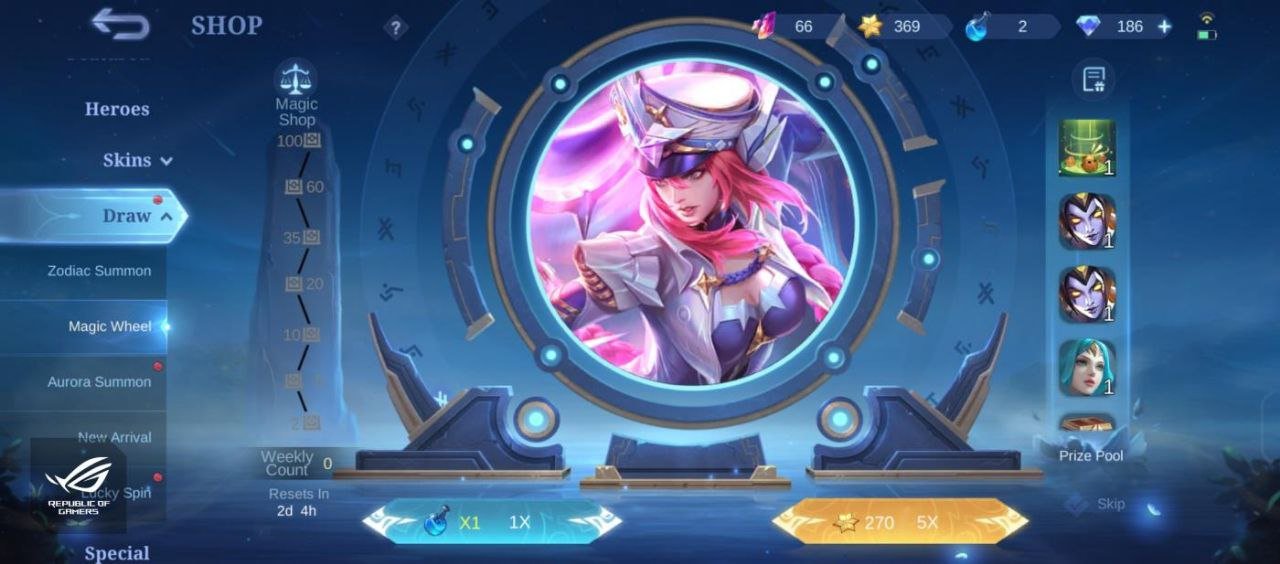The image size is (1280, 564).
Task: Draw 1X using a magic potion
Action: click(492, 522)
